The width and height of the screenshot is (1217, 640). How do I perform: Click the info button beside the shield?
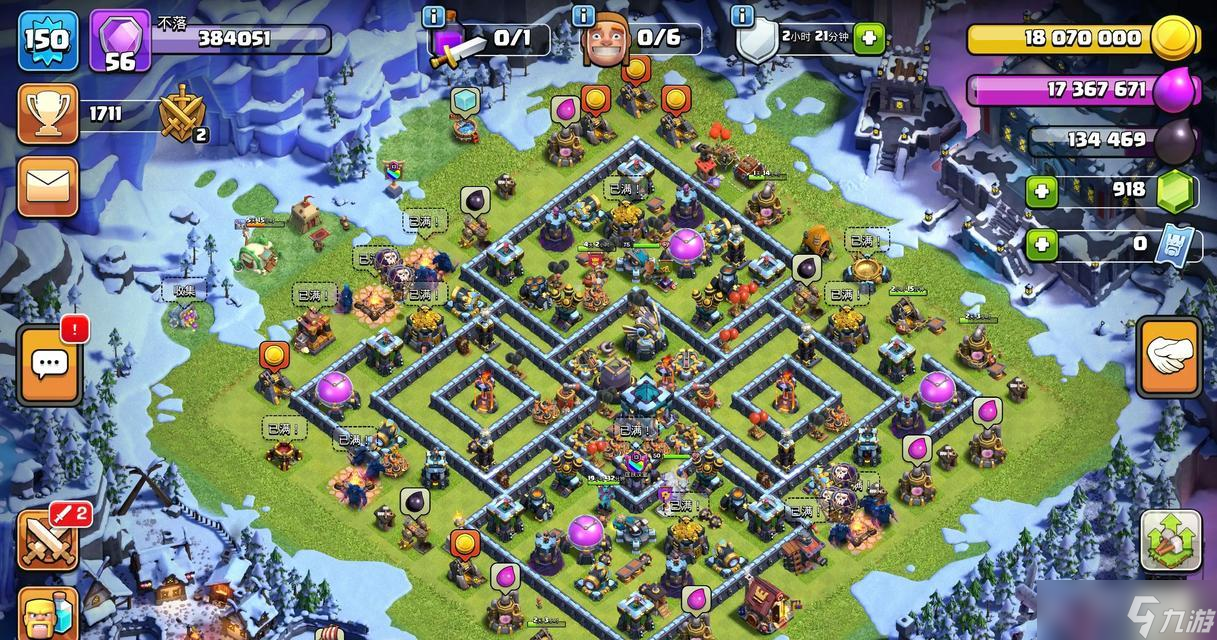[741, 16]
